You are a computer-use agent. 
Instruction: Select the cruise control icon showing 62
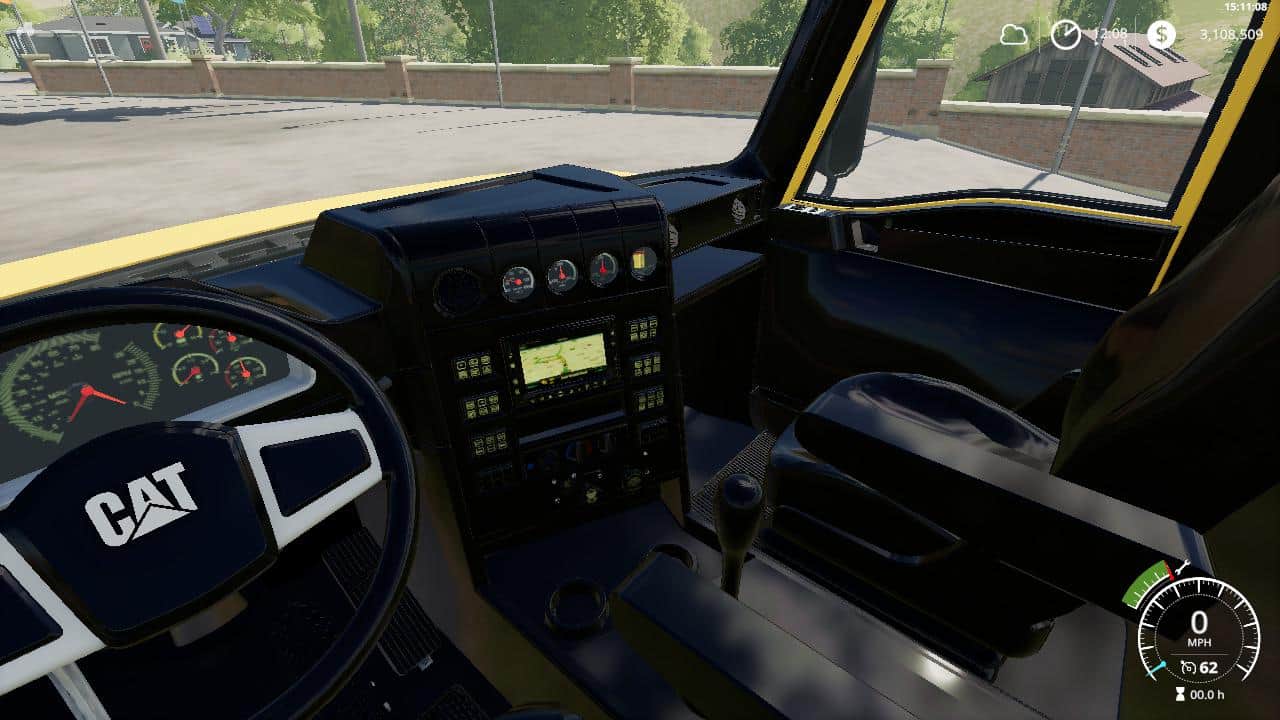1189,667
